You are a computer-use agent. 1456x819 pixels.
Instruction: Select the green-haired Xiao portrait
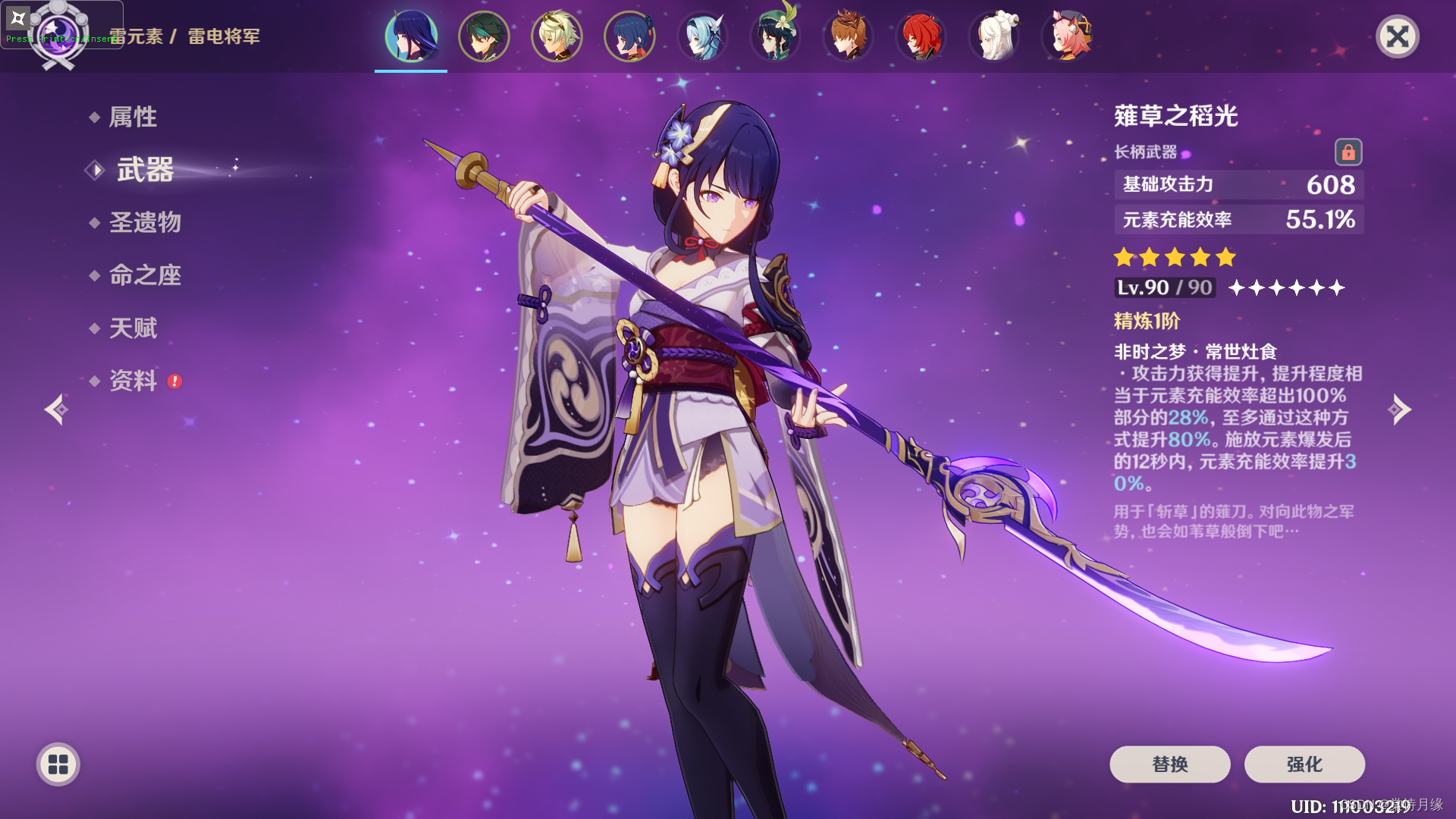[484, 36]
